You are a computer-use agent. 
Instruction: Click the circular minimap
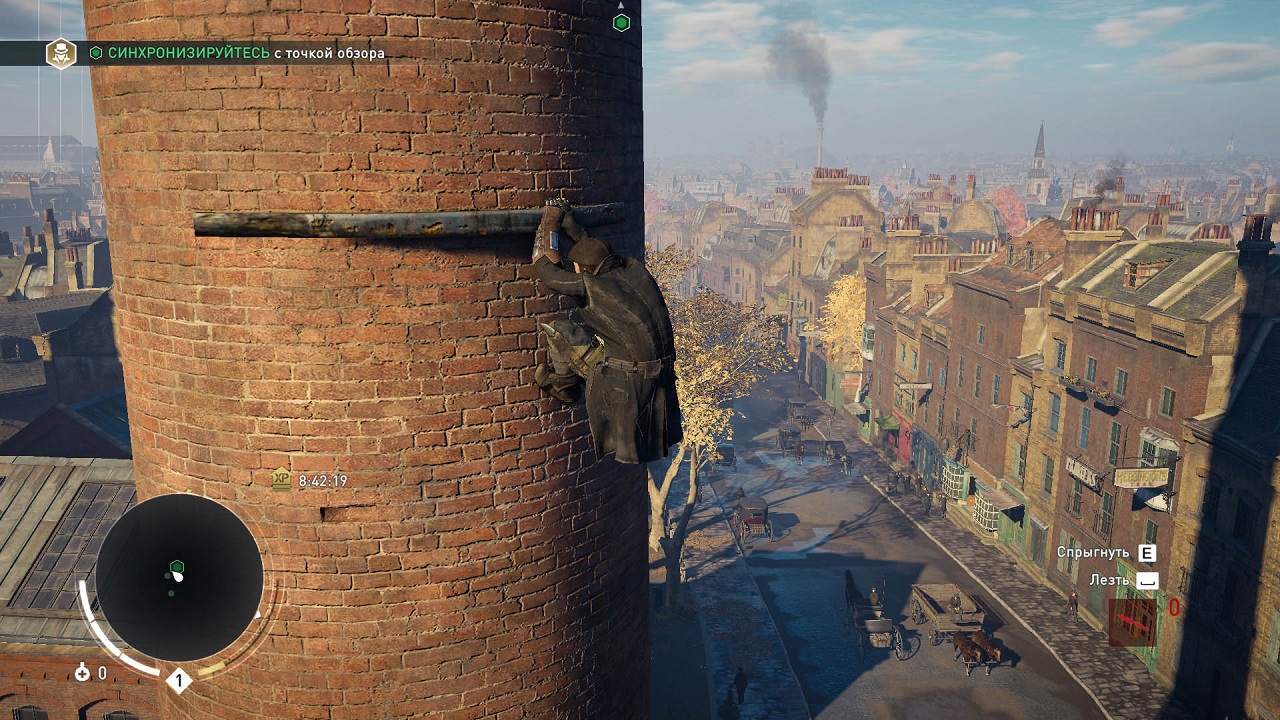click(x=179, y=577)
